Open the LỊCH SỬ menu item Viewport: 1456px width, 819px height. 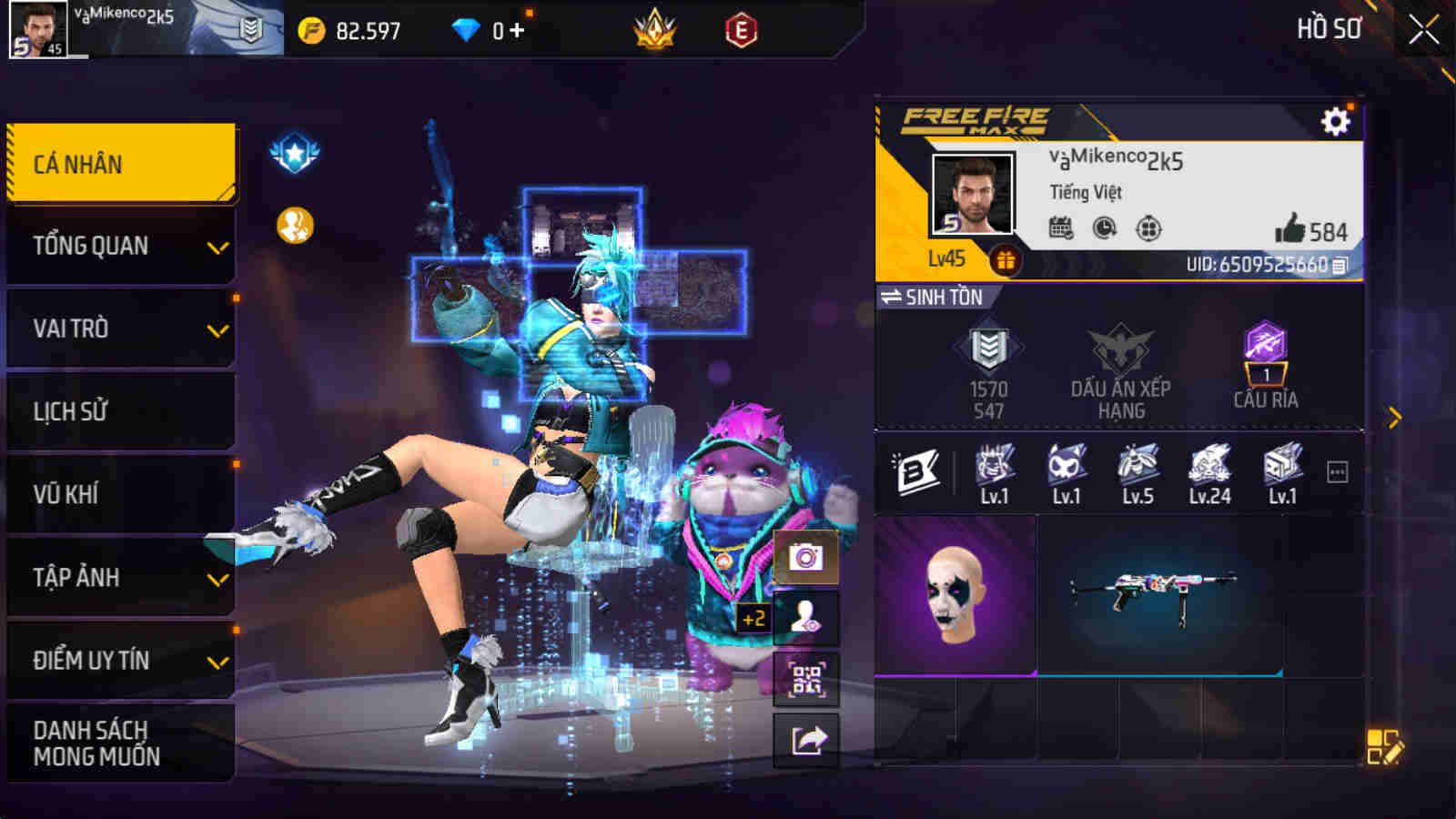coord(120,411)
